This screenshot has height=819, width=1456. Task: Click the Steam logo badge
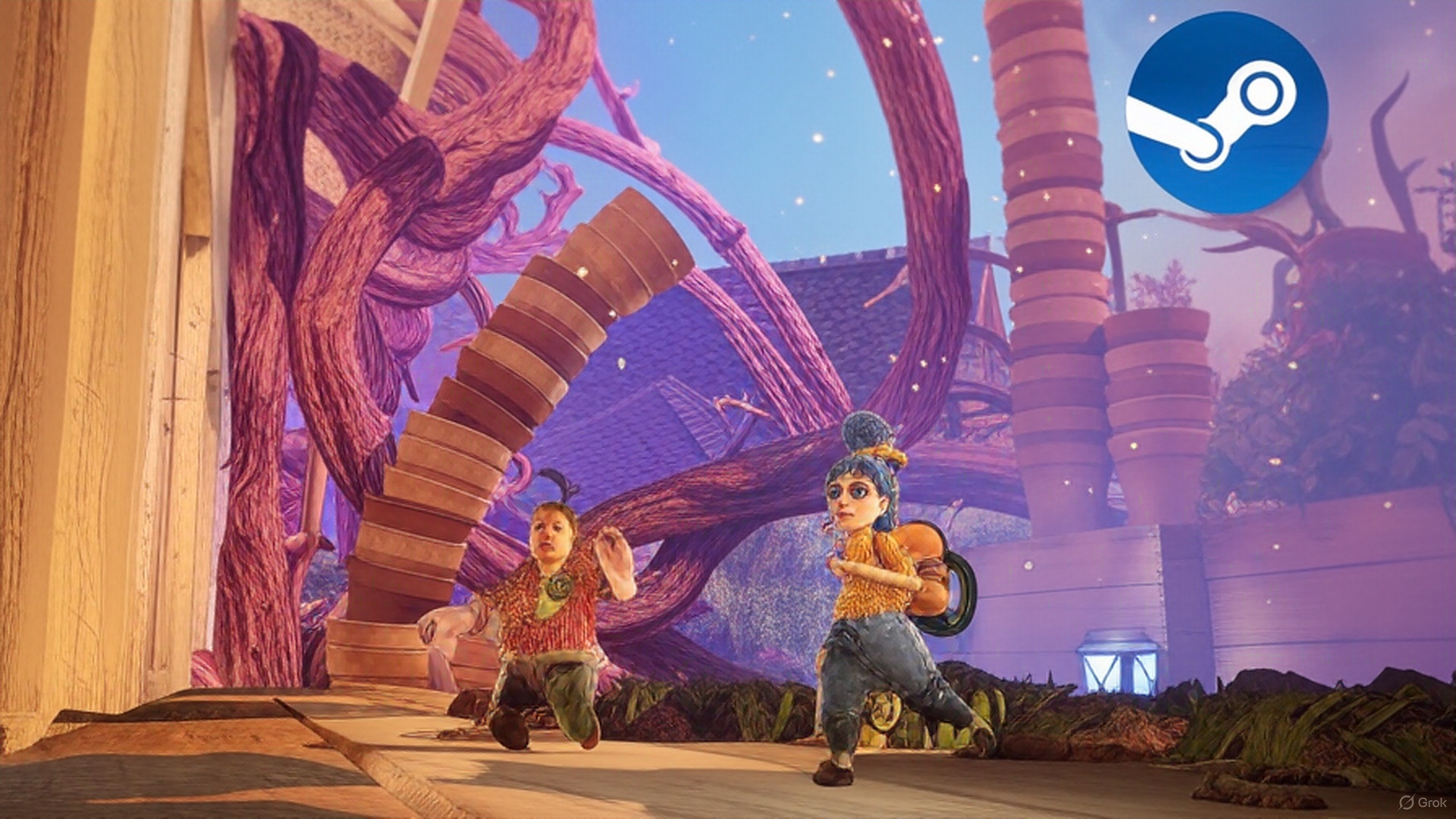click(x=1226, y=112)
